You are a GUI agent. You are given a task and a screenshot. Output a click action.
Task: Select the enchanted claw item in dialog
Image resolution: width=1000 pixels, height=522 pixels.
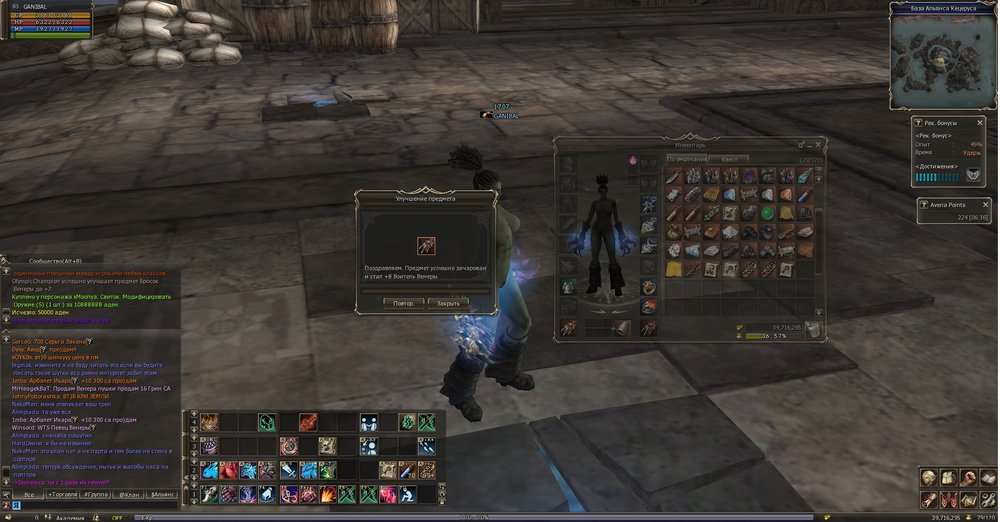425,244
